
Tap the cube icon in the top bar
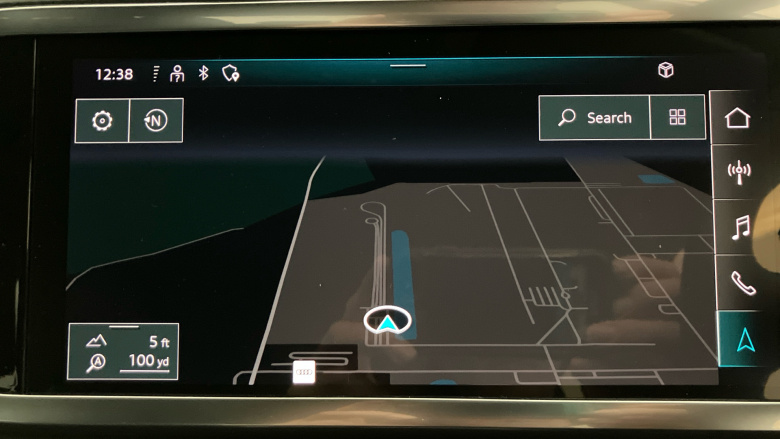pyautogui.click(x=665, y=70)
